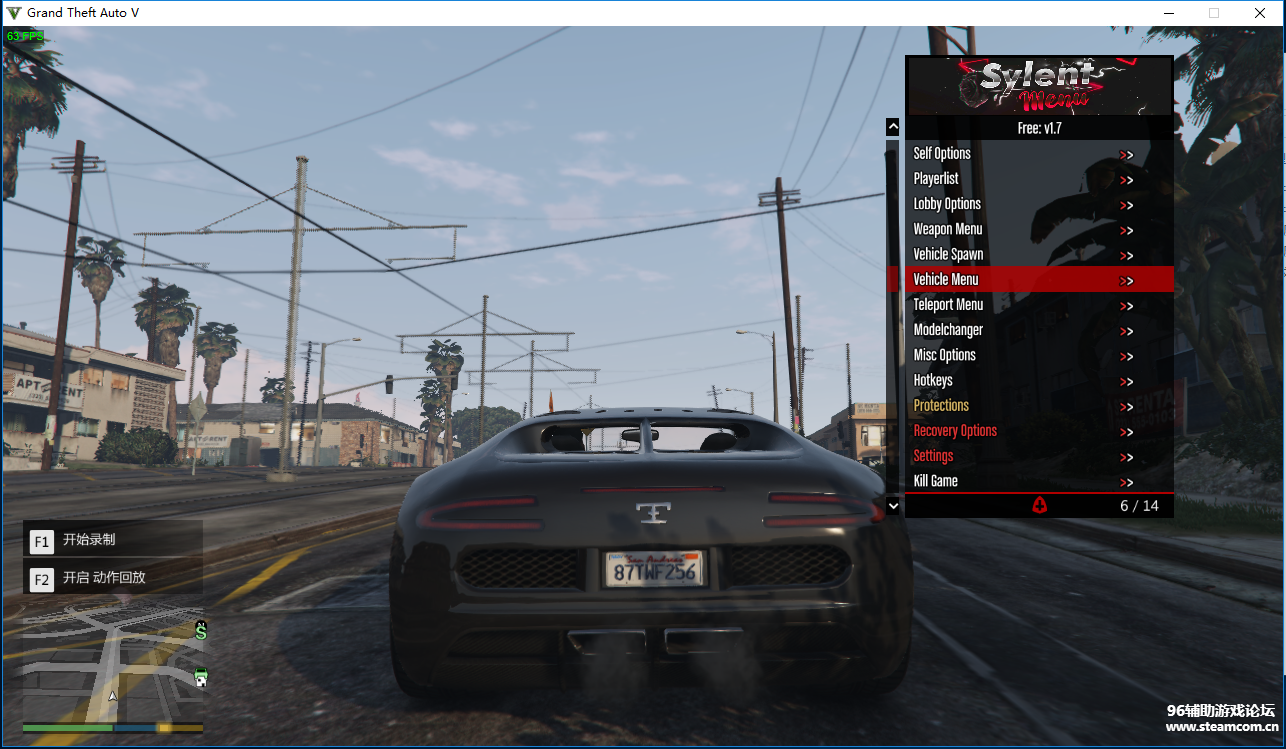Choose Recovery Options
Image resolution: width=1286 pixels, height=749 pixels.
(x=955, y=431)
